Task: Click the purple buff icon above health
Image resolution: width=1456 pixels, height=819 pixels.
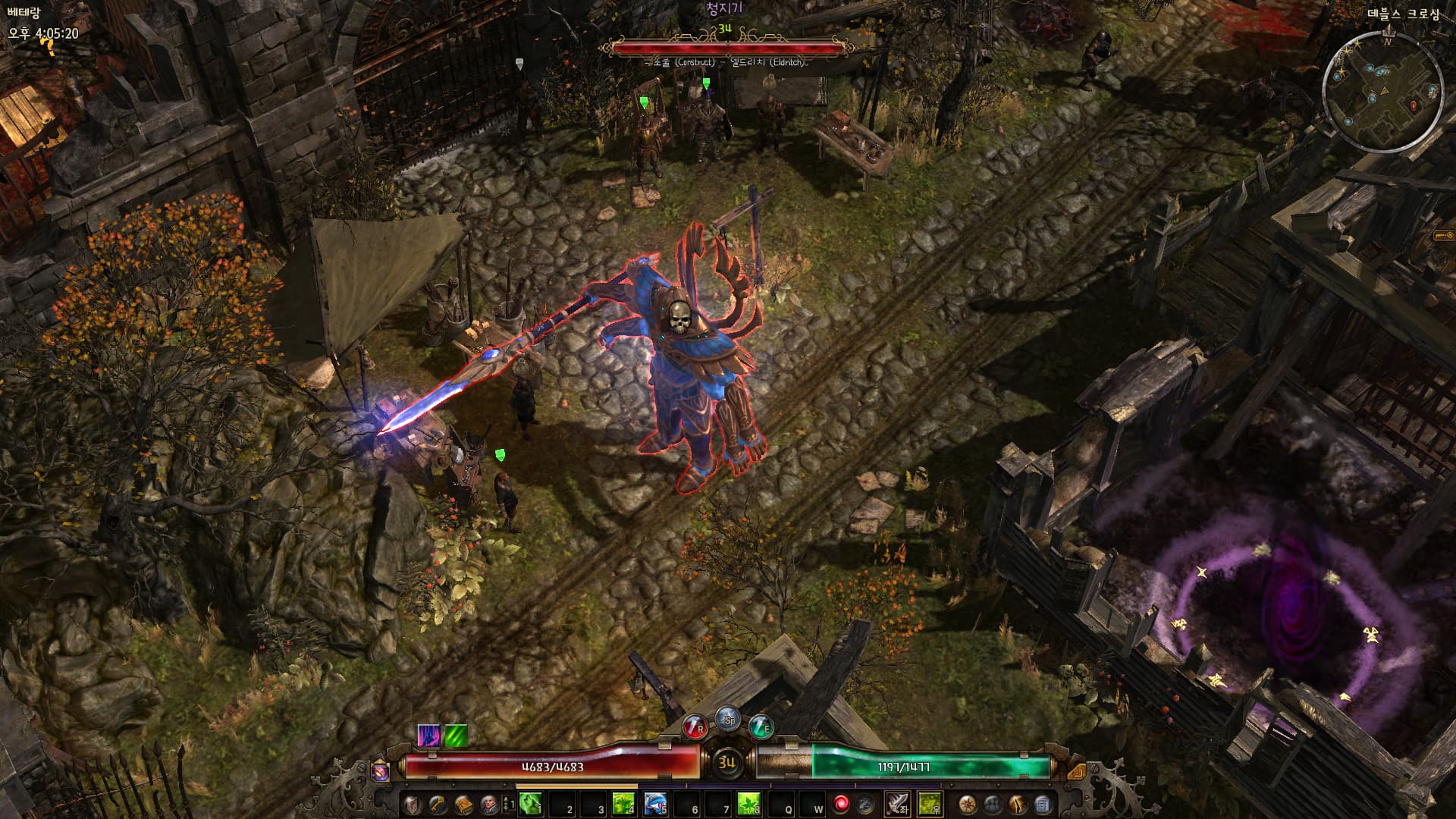Action: point(428,736)
